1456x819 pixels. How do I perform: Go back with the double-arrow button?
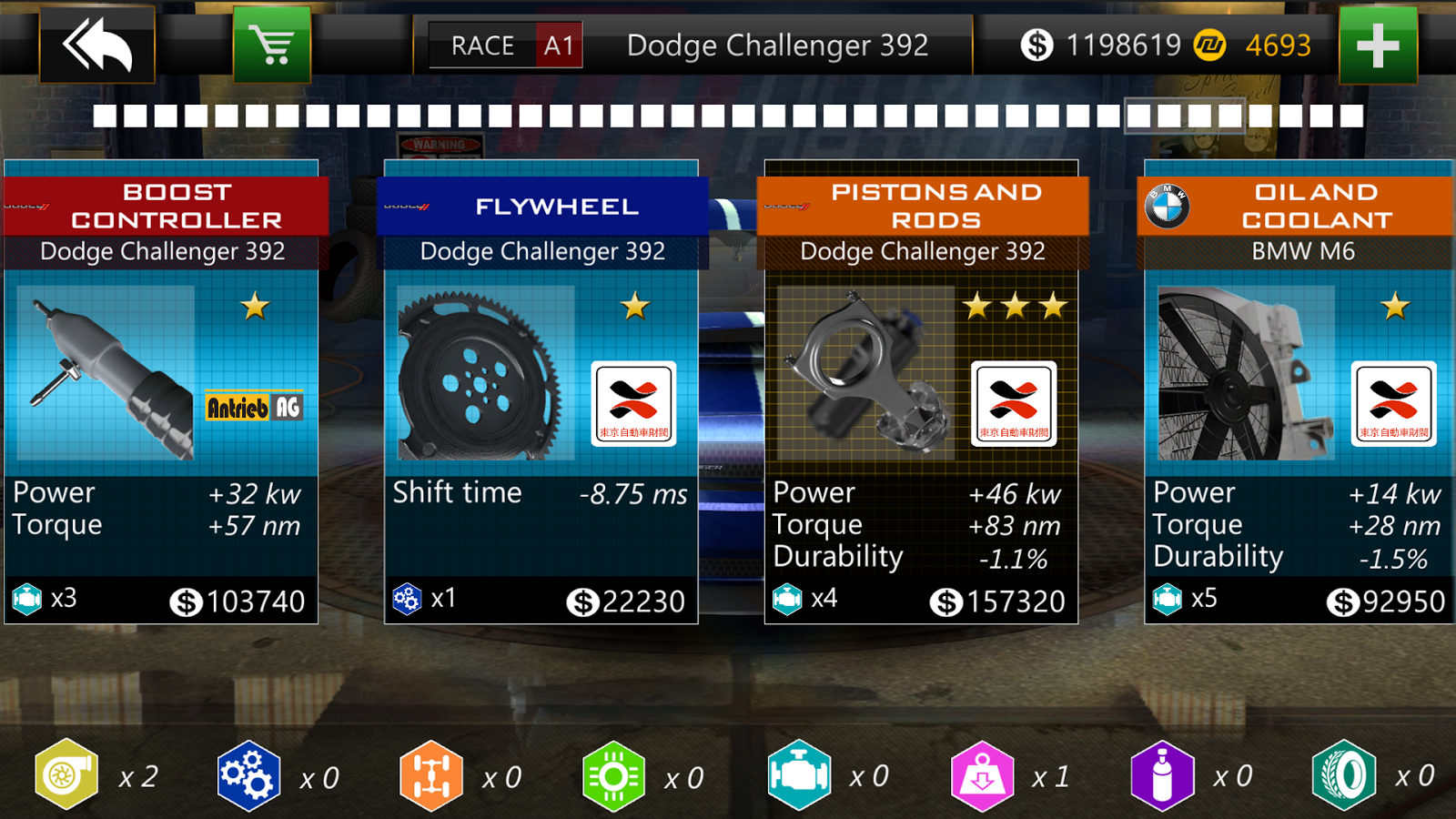[97, 45]
